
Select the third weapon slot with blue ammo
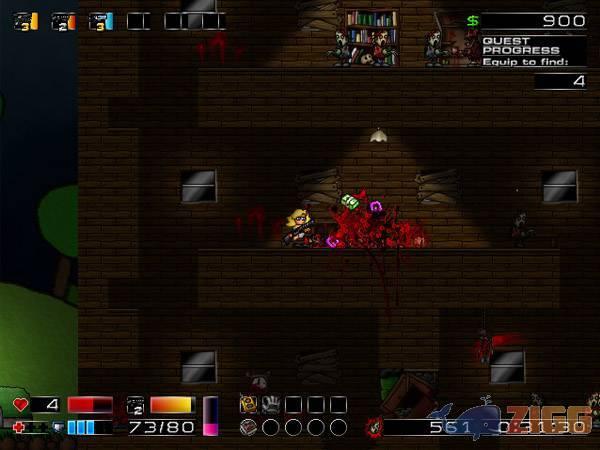(101, 21)
